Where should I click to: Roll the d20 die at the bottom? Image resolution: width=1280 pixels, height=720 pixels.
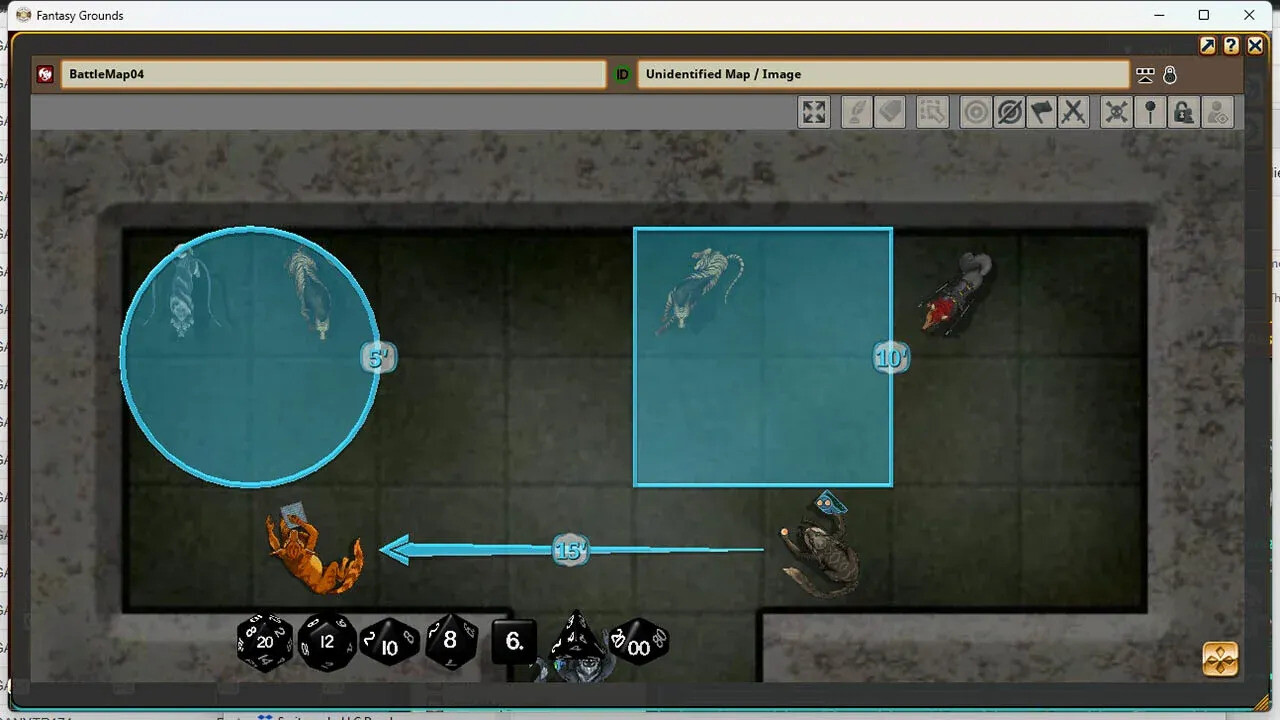pyautogui.click(x=264, y=642)
